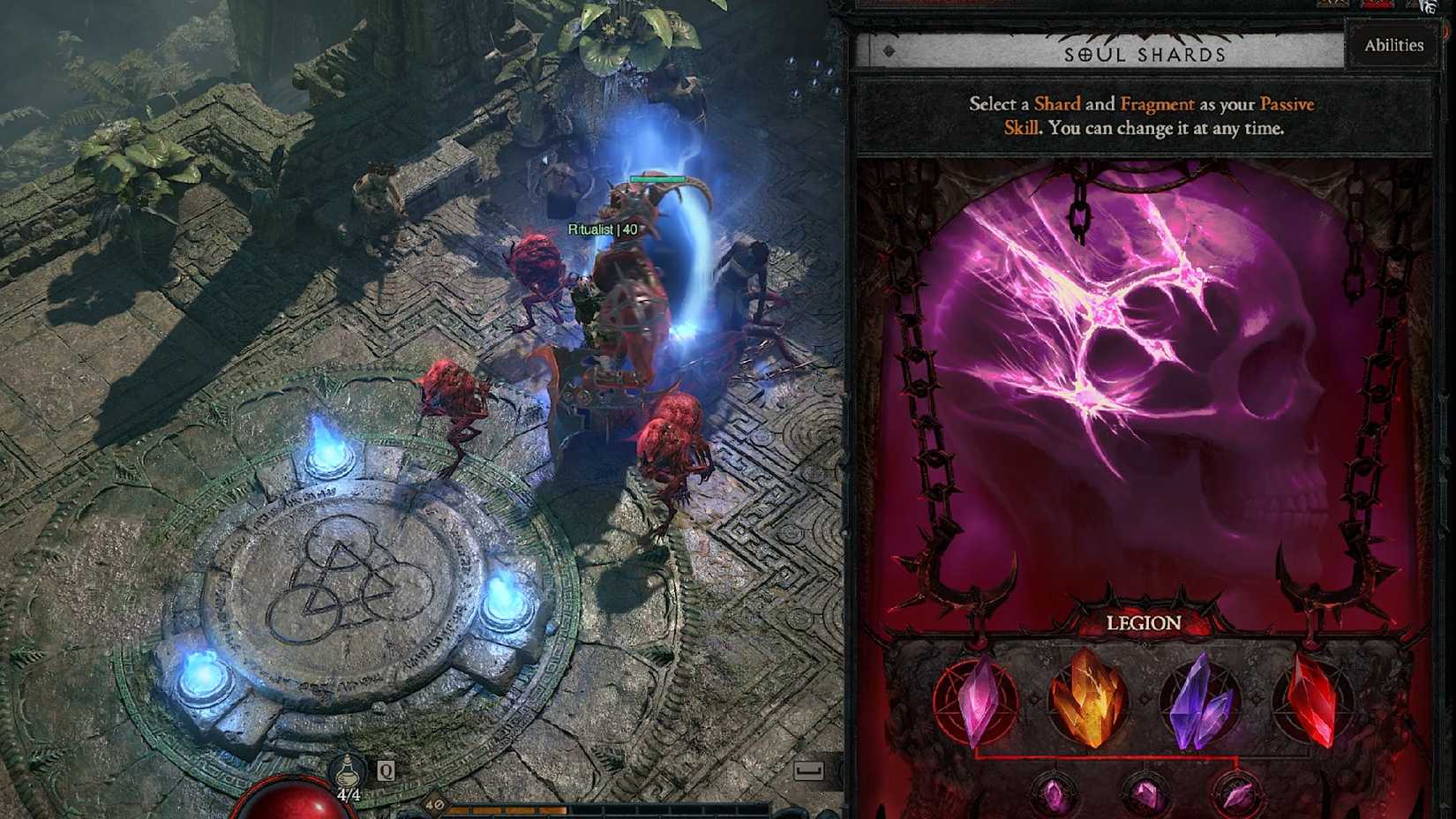The height and width of the screenshot is (819, 1456).
Task: Click the LEGION banner header
Action: 1145,623
